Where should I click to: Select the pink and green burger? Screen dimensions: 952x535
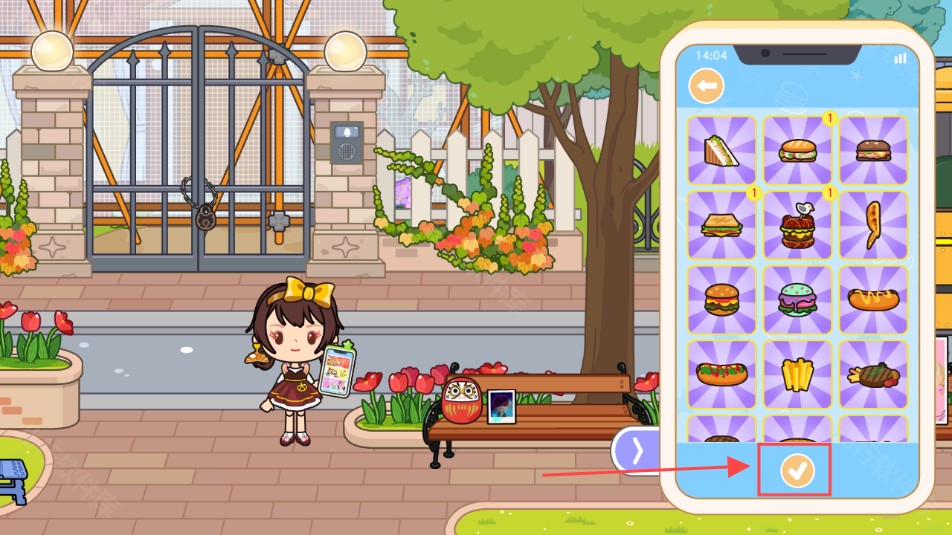coord(797,300)
